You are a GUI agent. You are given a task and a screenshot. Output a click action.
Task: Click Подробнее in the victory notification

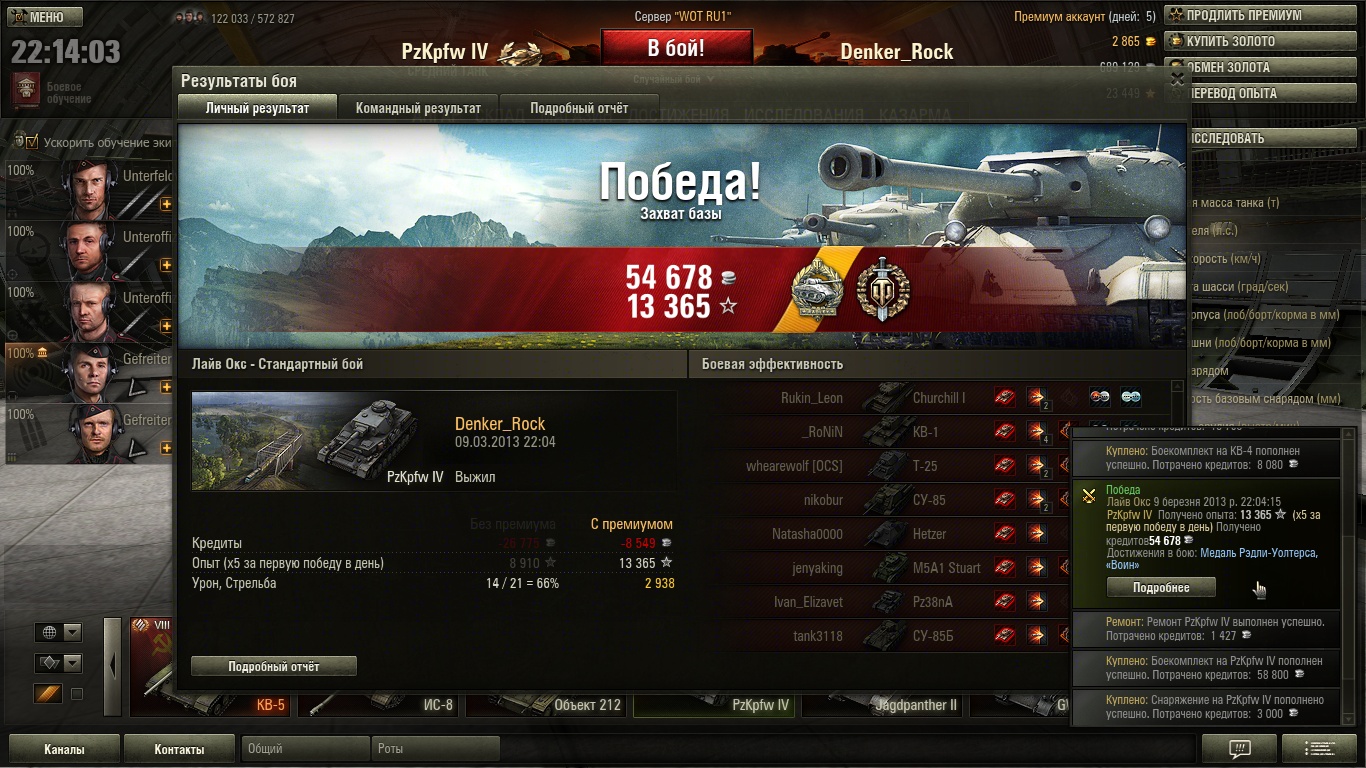[x=1161, y=587]
